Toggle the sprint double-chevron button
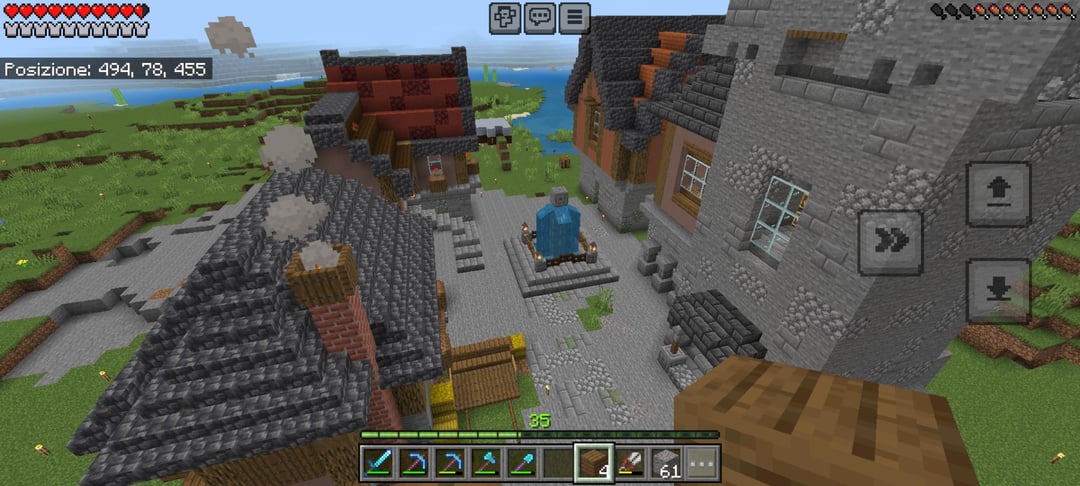This screenshot has width=1080, height=486. pyautogui.click(x=890, y=241)
